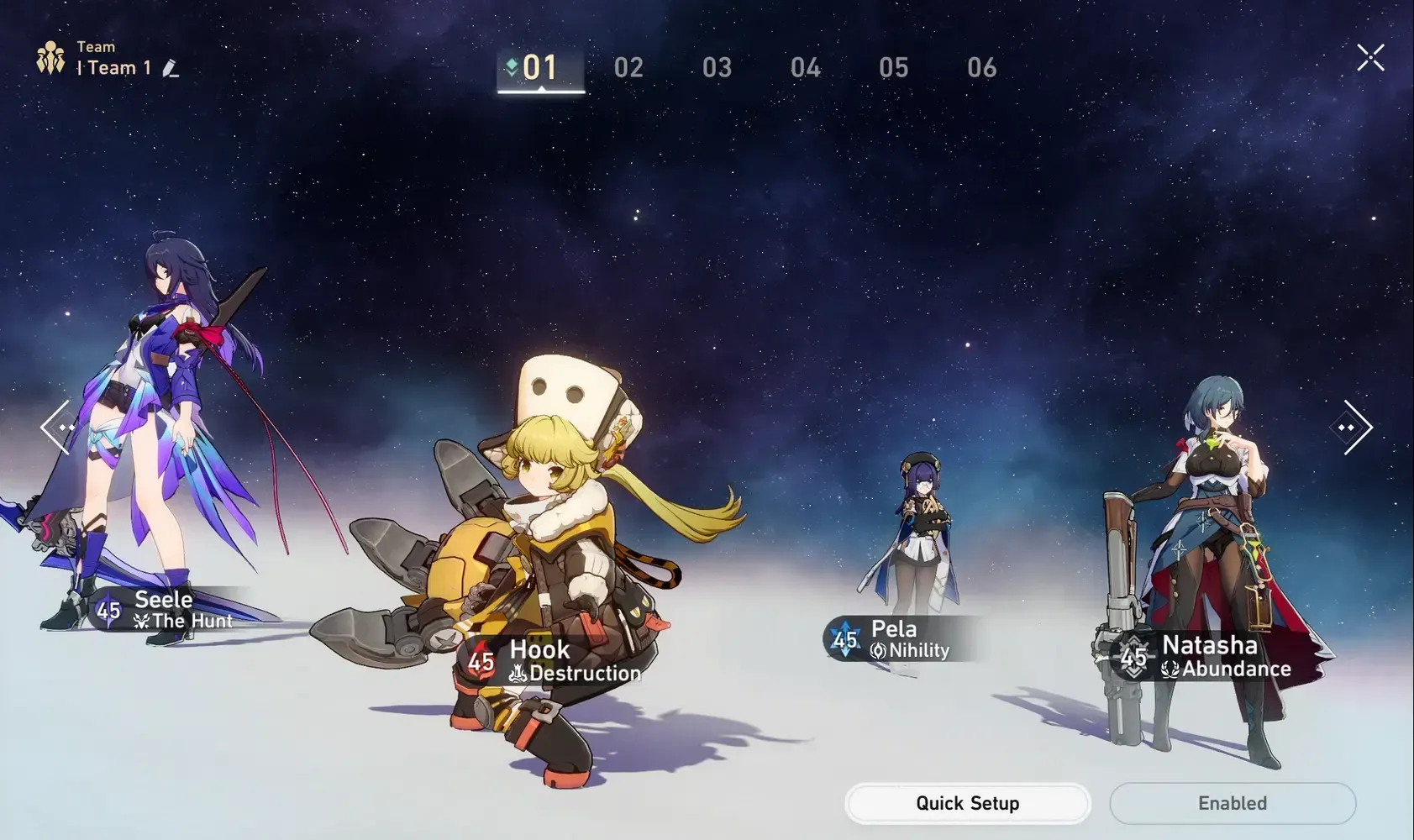Select the Natasha character name label
1414x840 pixels.
point(1210,645)
